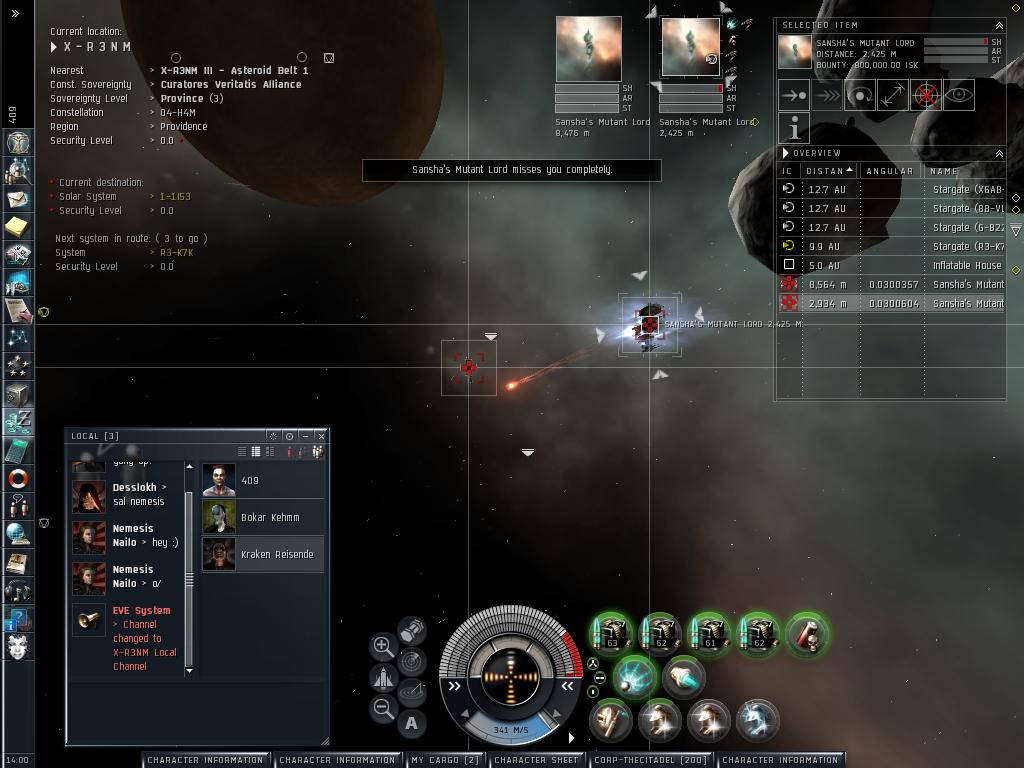Open the My Cargo tab
The width and height of the screenshot is (1024, 768).
click(x=444, y=760)
